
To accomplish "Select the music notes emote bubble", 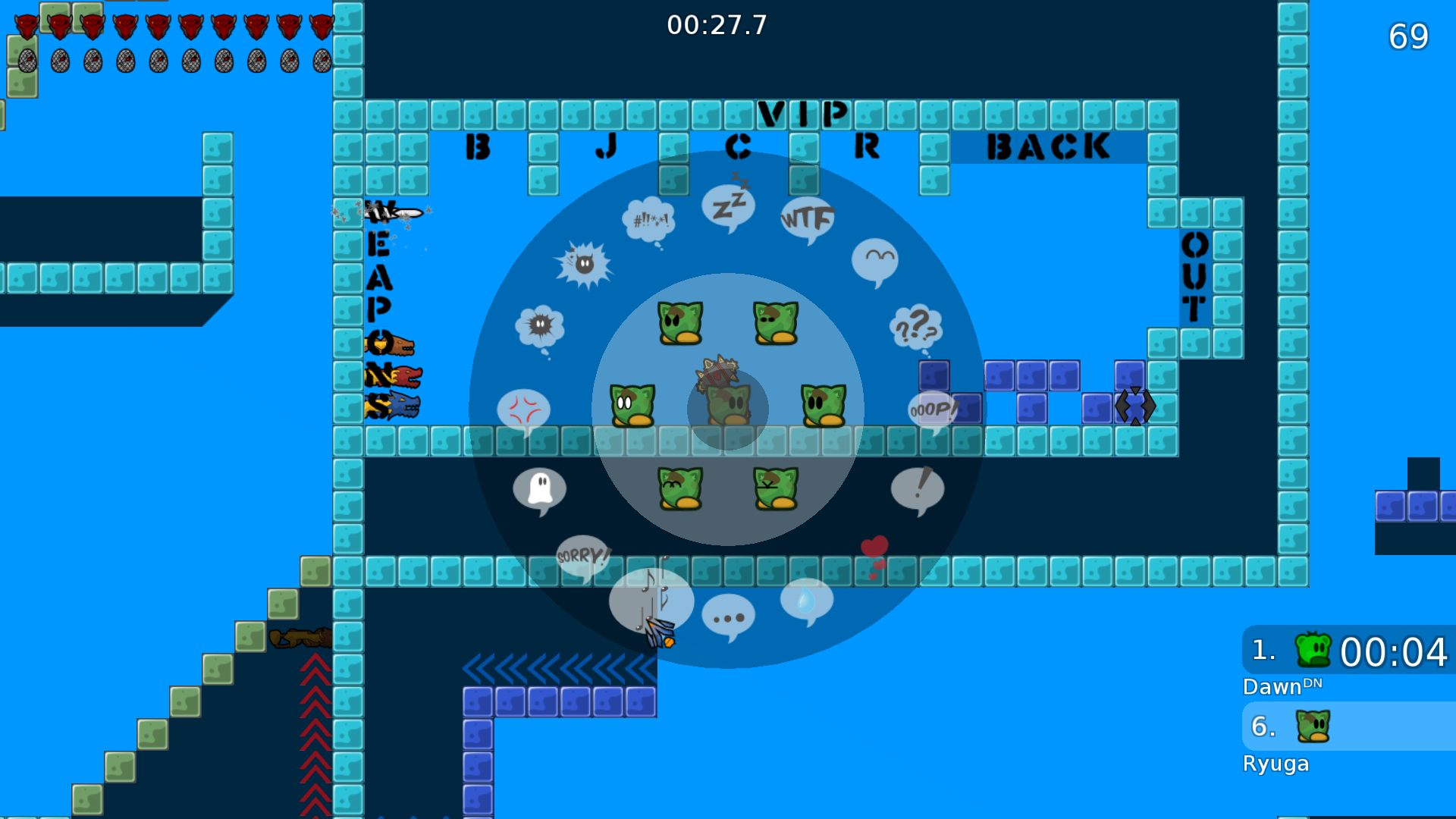I will [651, 599].
